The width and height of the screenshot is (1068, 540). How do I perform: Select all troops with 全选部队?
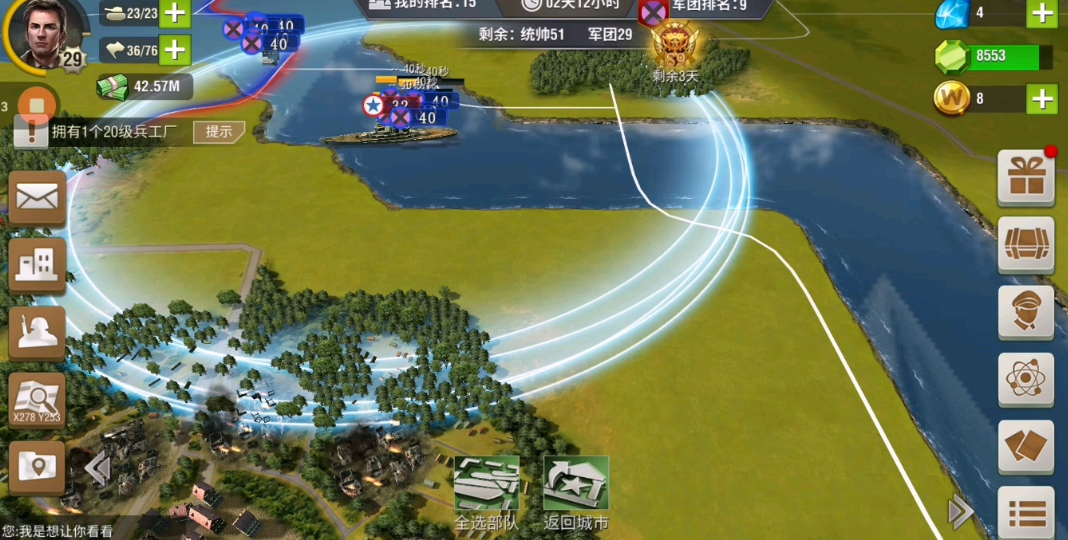487,492
